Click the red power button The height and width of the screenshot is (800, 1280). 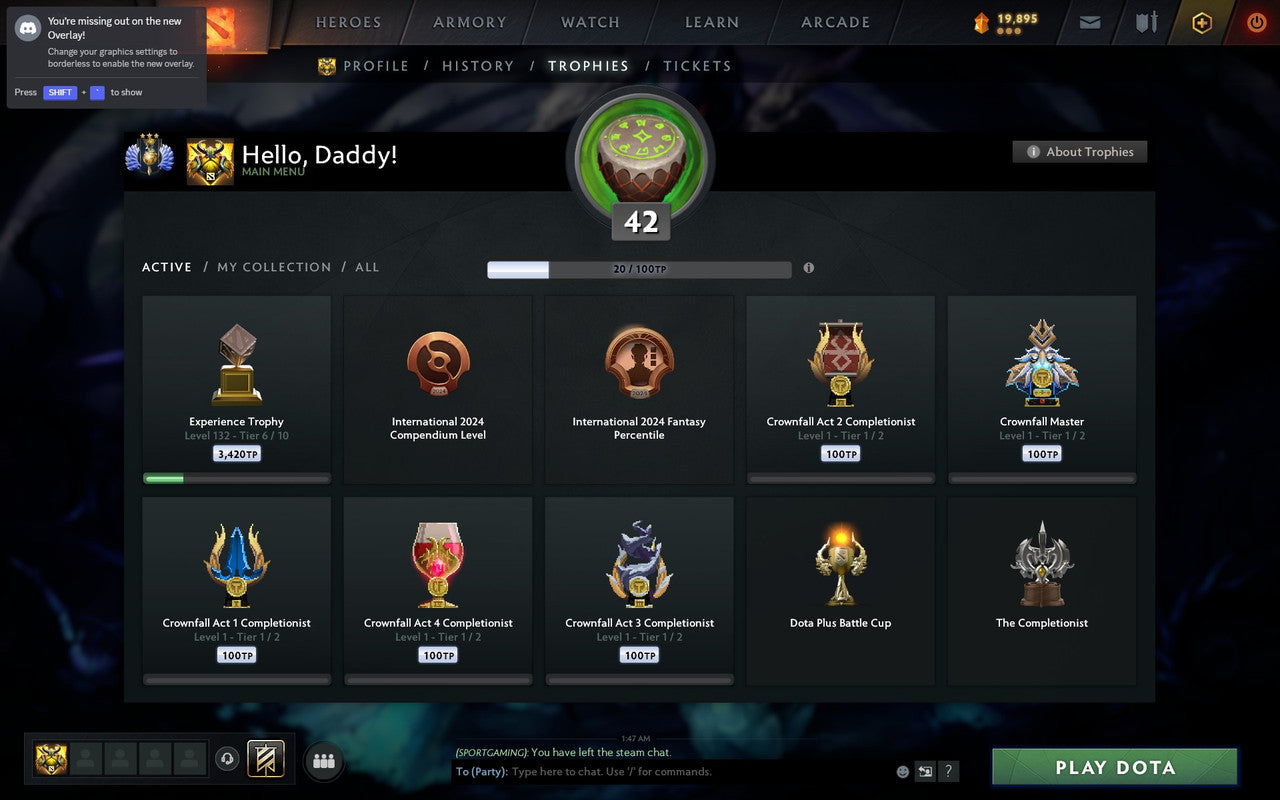(x=1256, y=22)
